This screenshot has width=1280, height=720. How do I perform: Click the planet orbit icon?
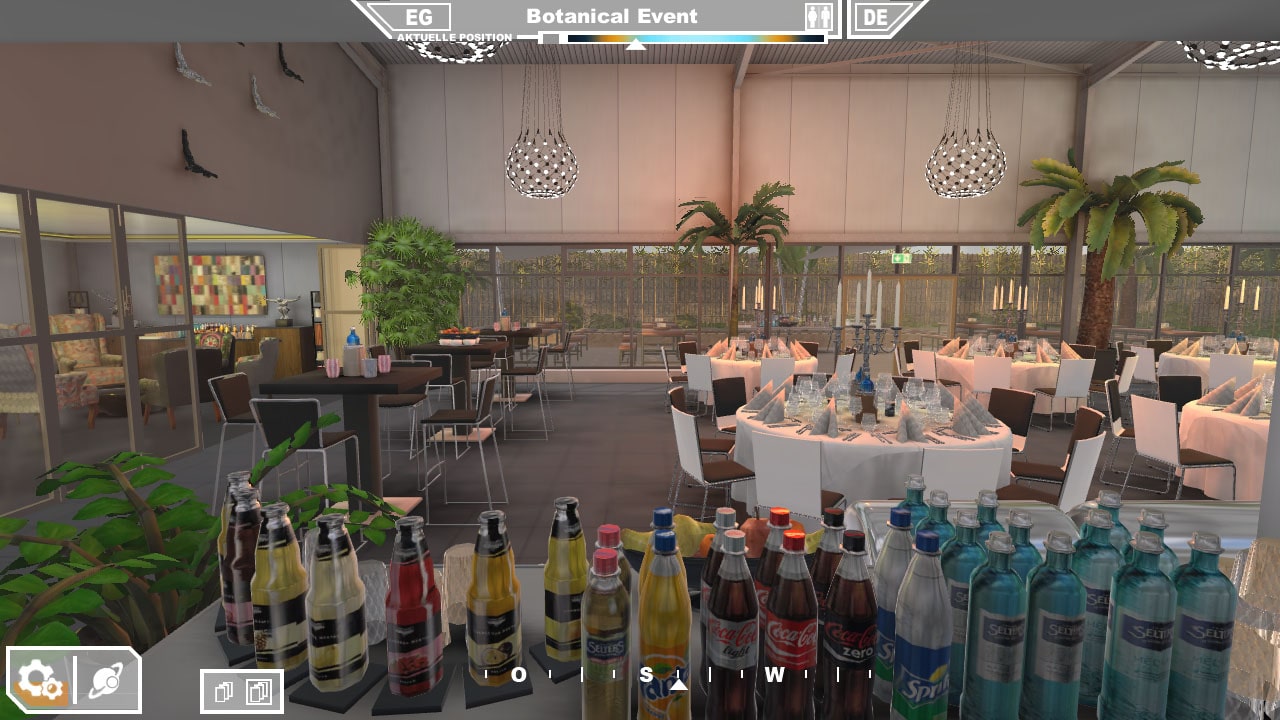tap(106, 681)
